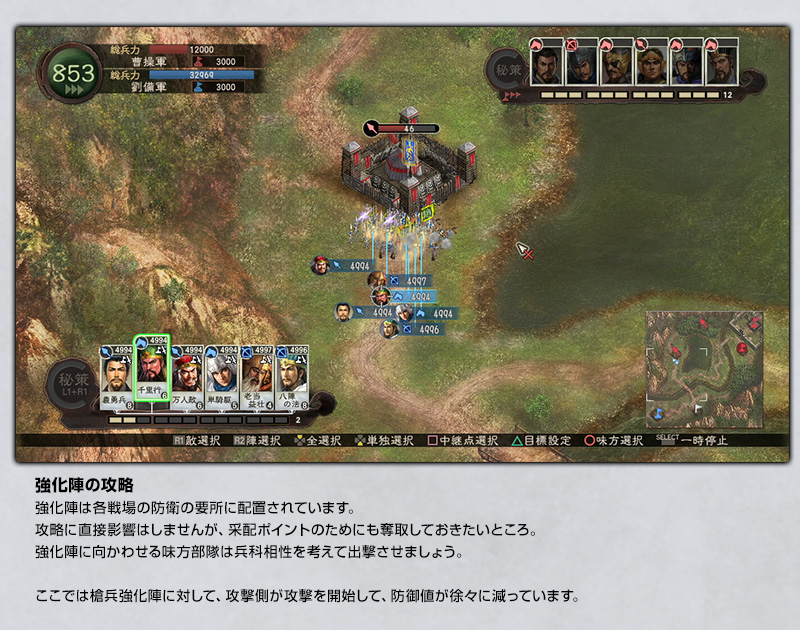Image resolution: width=800 pixels, height=630 pixels.
Task: Select the first enemy general portrait card
Action: 545,64
